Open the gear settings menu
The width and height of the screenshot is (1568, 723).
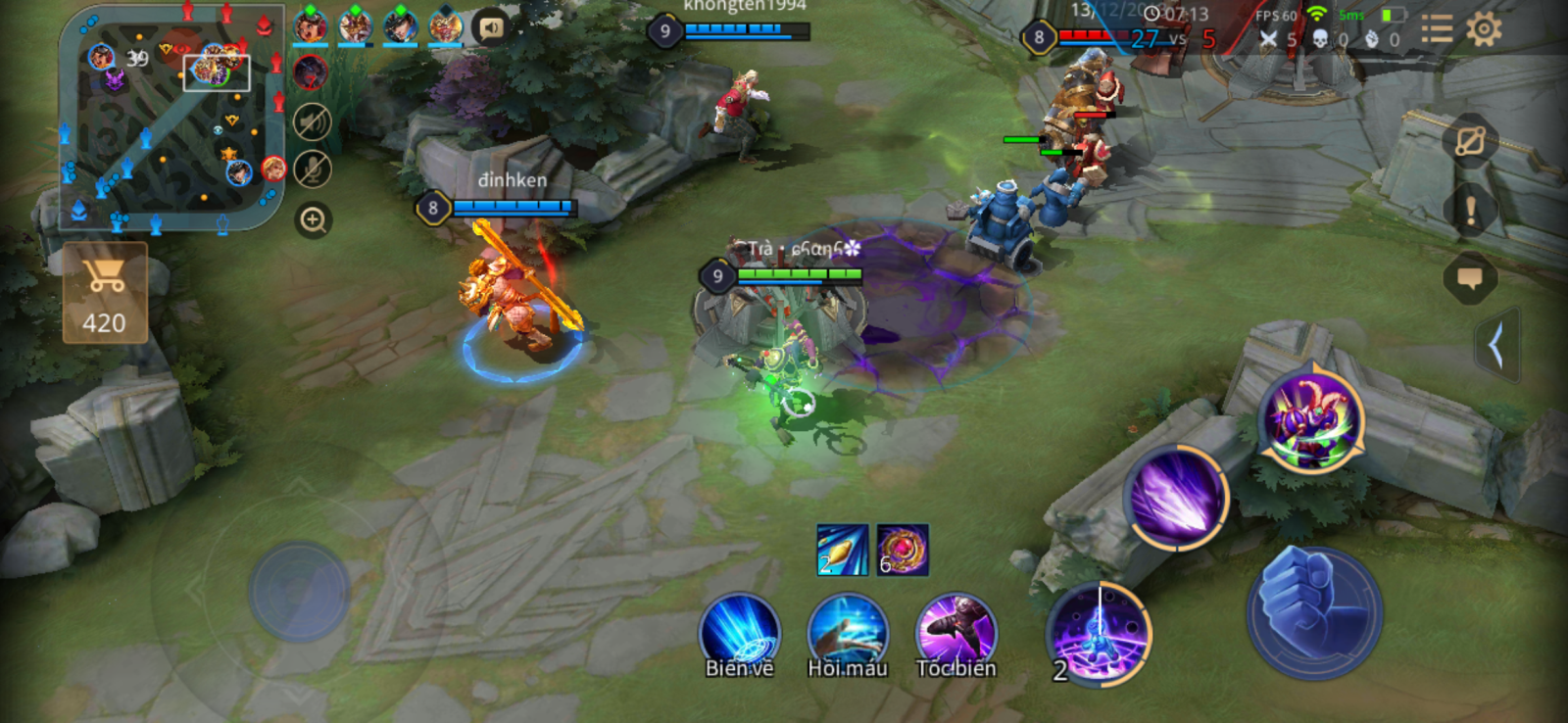click(x=1484, y=29)
